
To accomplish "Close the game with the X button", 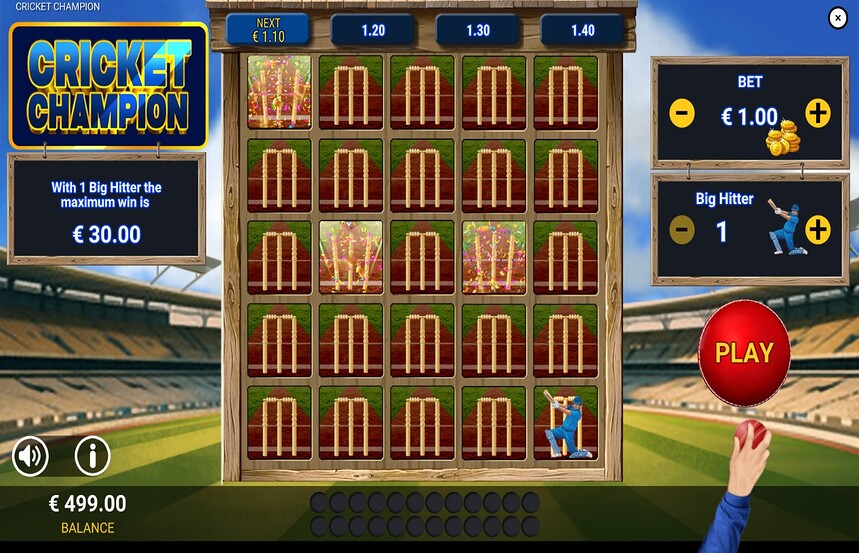I will [838, 18].
